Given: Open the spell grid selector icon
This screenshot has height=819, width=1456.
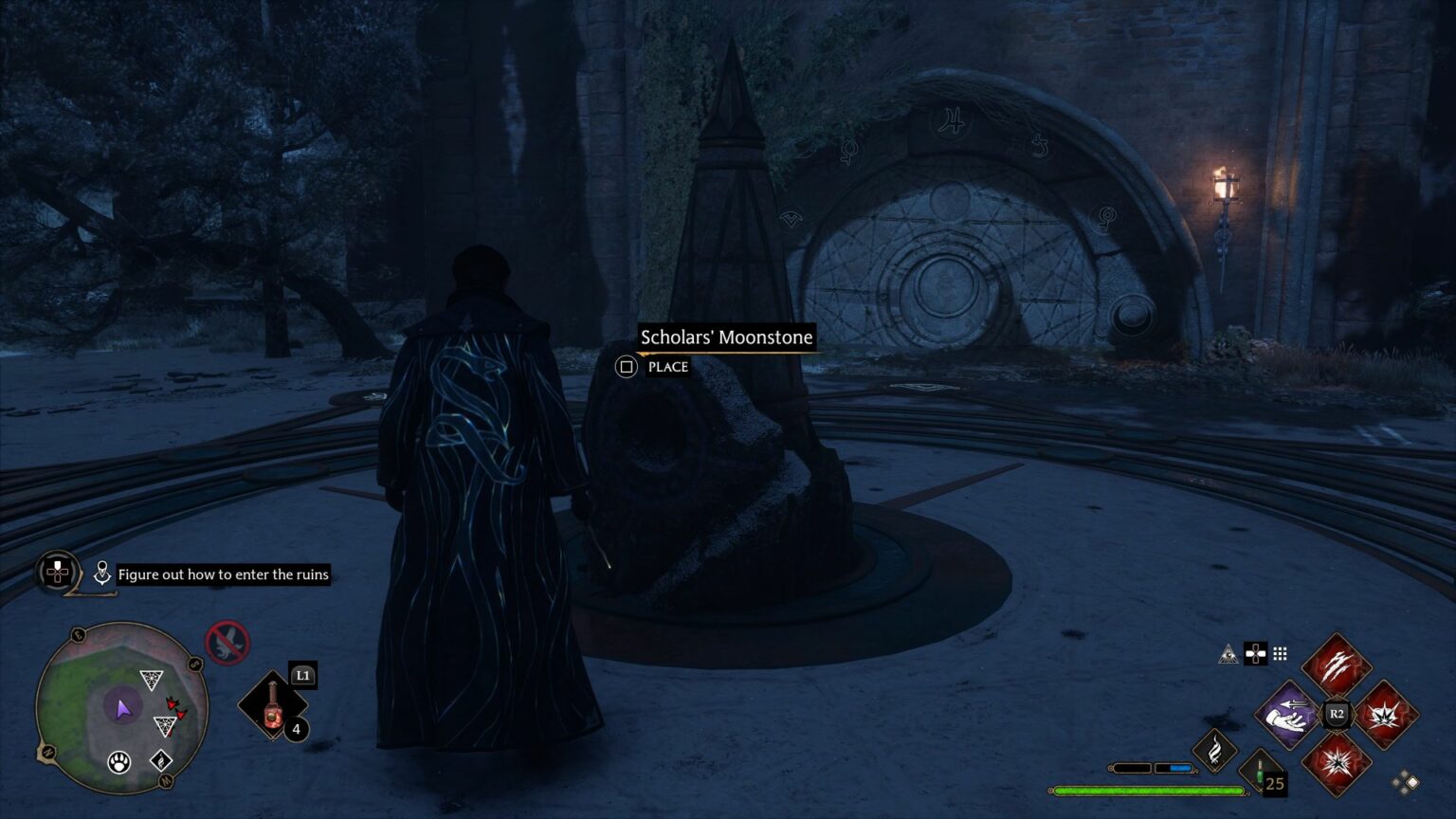Looking at the screenshot, I should point(1280,654).
